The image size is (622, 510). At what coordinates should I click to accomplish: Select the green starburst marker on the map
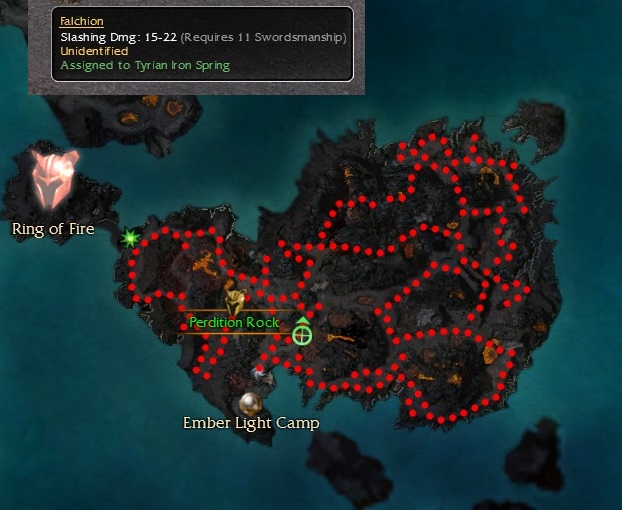pos(130,238)
